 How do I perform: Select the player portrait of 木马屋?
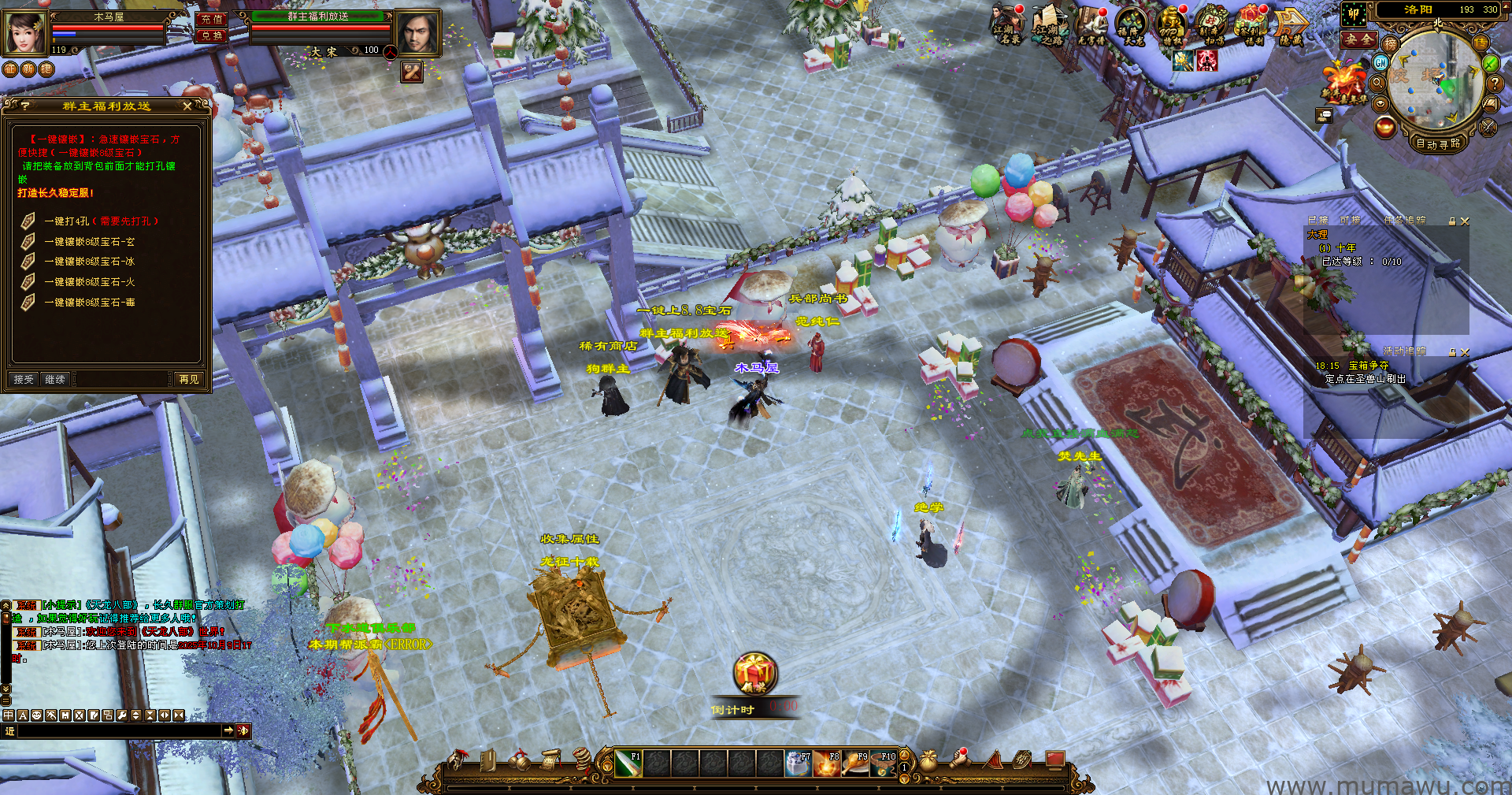[x=25, y=32]
